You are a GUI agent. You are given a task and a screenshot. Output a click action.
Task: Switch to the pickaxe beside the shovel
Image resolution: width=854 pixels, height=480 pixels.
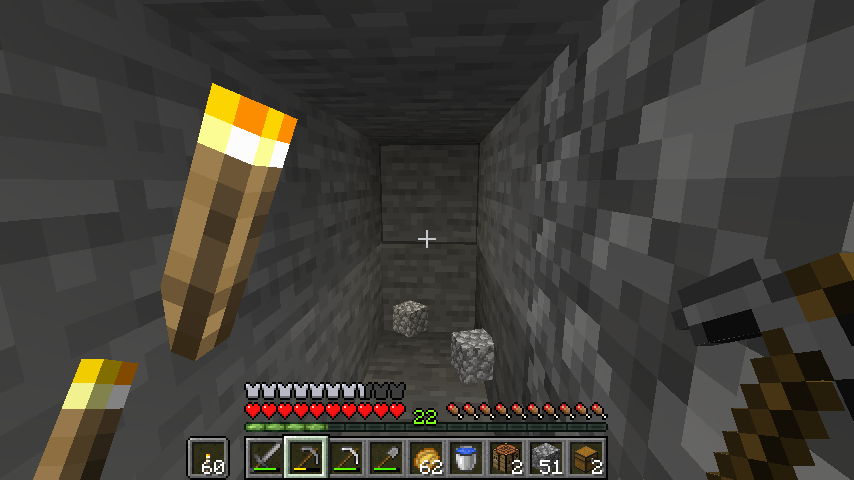(346, 458)
